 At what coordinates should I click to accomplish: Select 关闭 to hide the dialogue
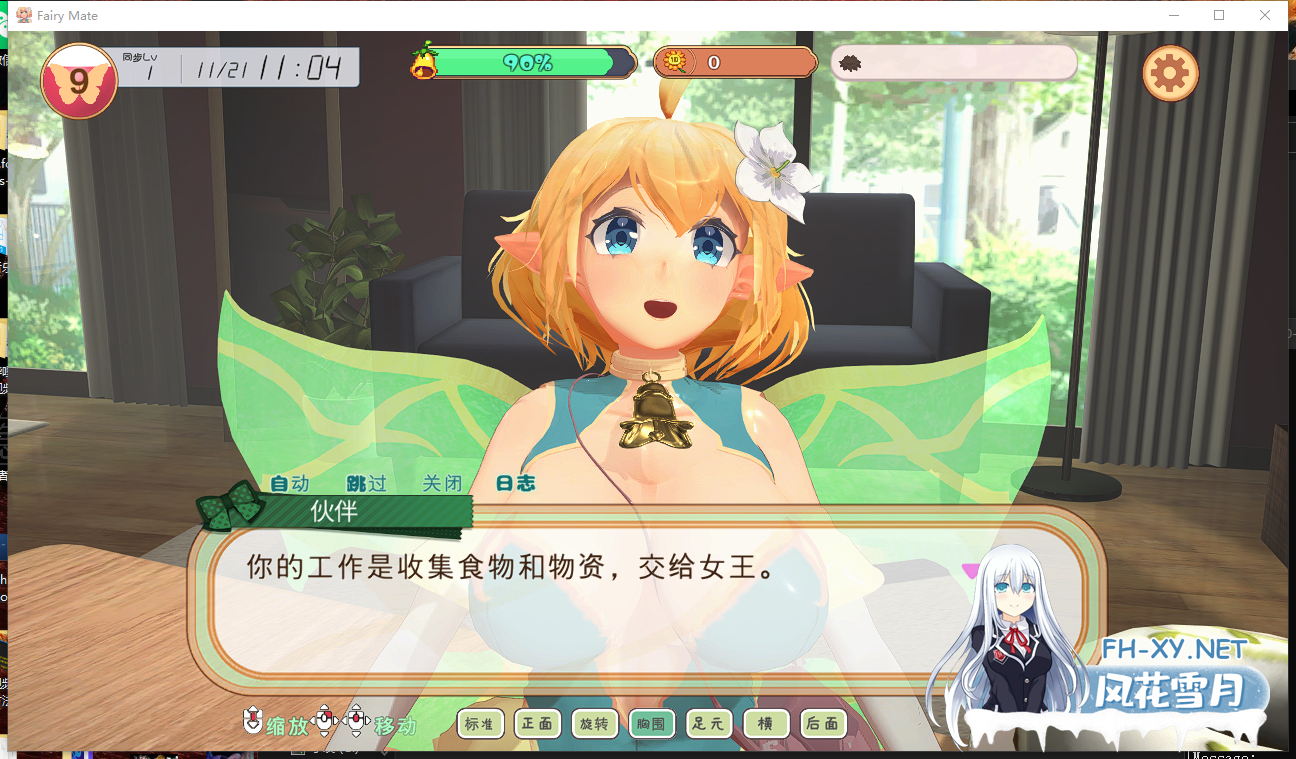coord(442,483)
